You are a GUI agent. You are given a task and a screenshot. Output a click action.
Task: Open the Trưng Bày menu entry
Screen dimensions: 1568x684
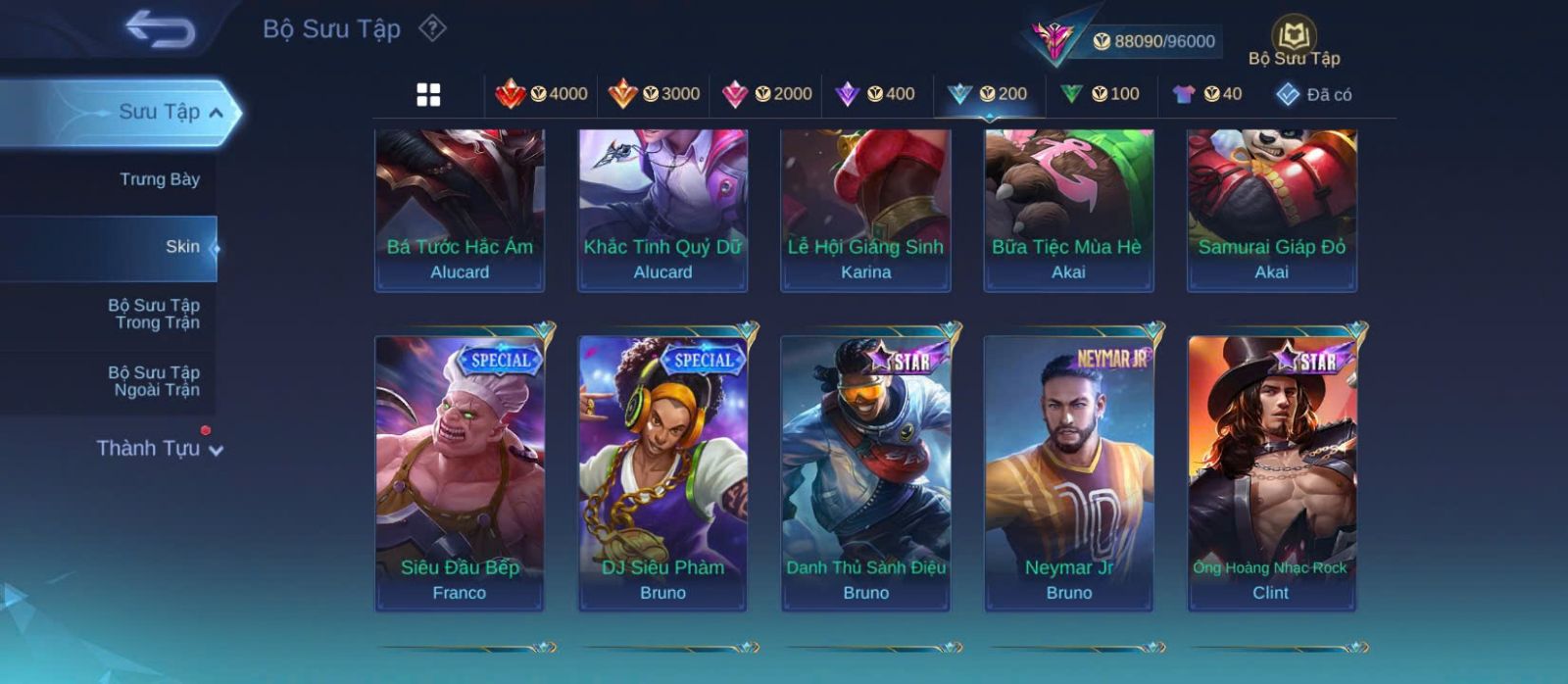pos(159,179)
